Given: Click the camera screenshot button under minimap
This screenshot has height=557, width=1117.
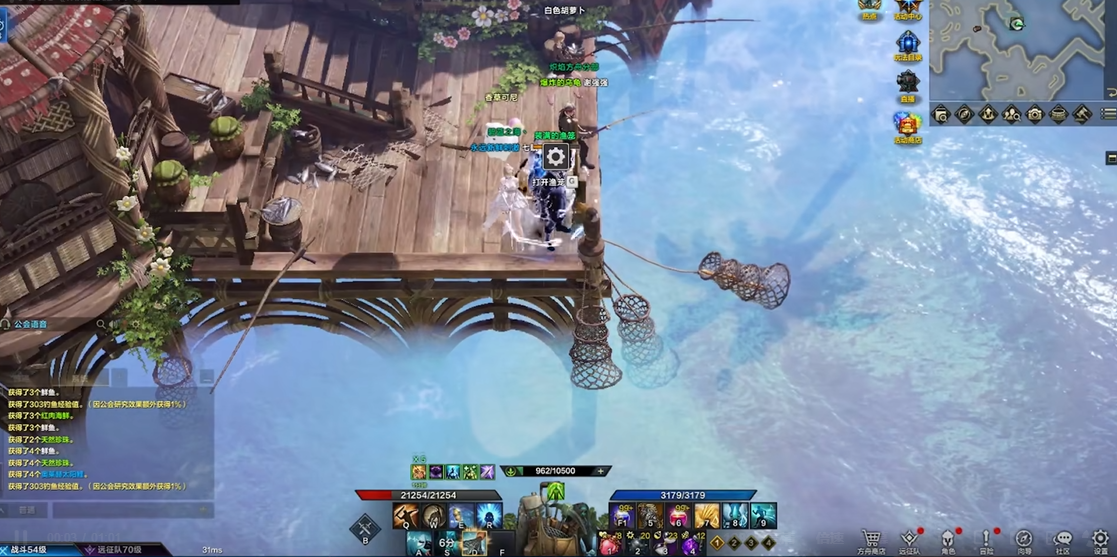Looking at the screenshot, I should [x=1035, y=115].
